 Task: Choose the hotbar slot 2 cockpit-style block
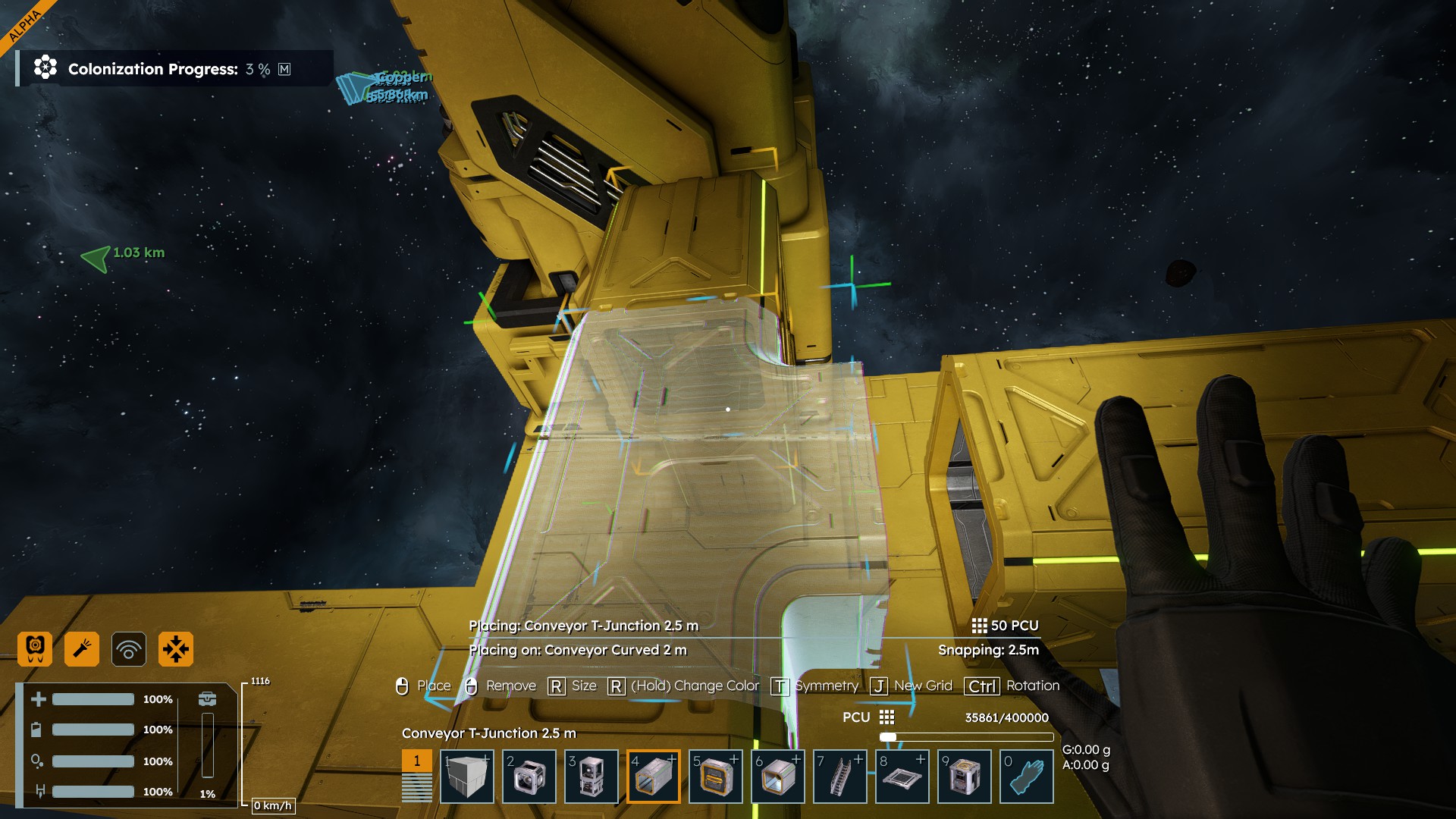[x=529, y=777]
